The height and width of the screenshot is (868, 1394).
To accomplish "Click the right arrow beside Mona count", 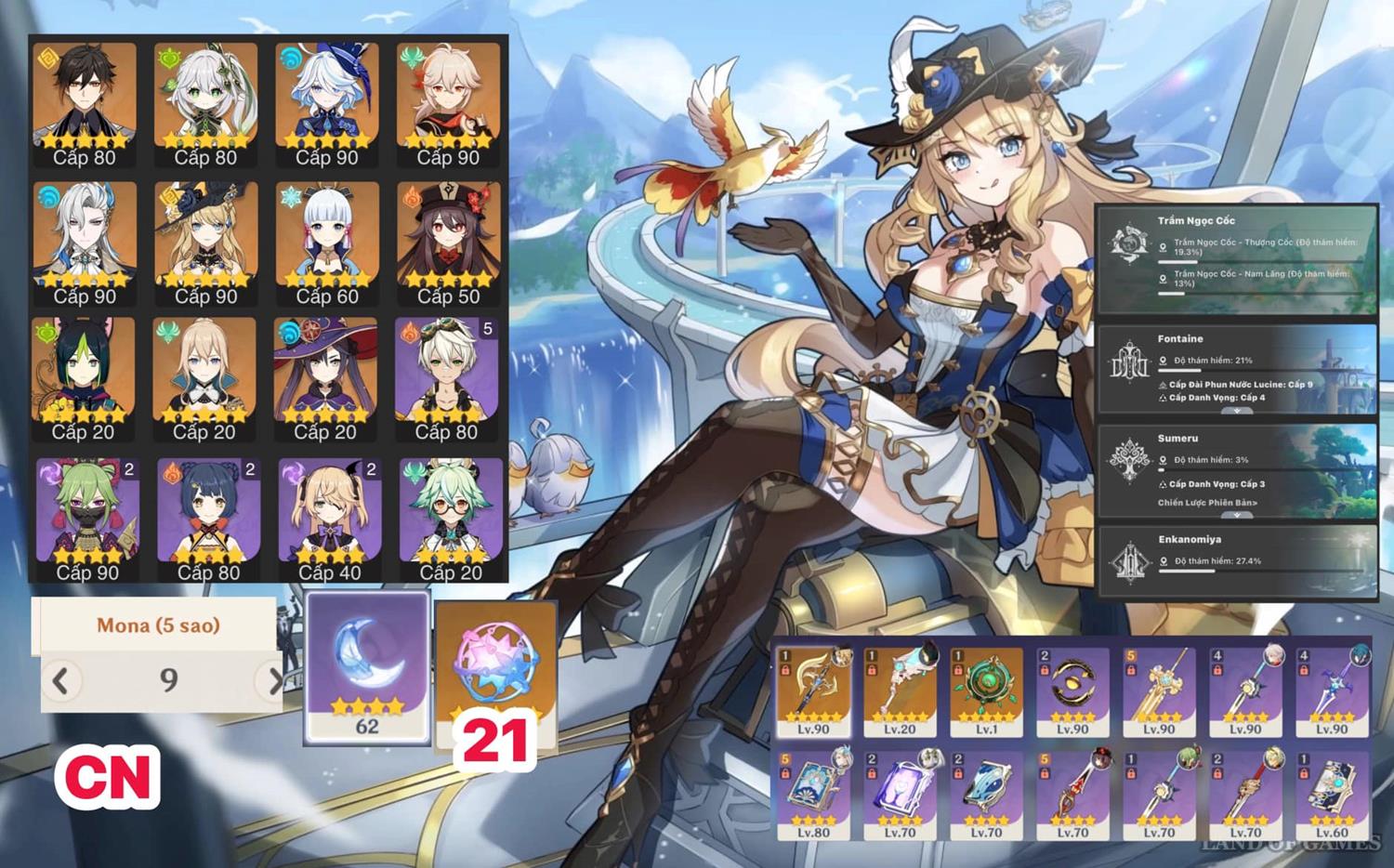I will 274,681.
